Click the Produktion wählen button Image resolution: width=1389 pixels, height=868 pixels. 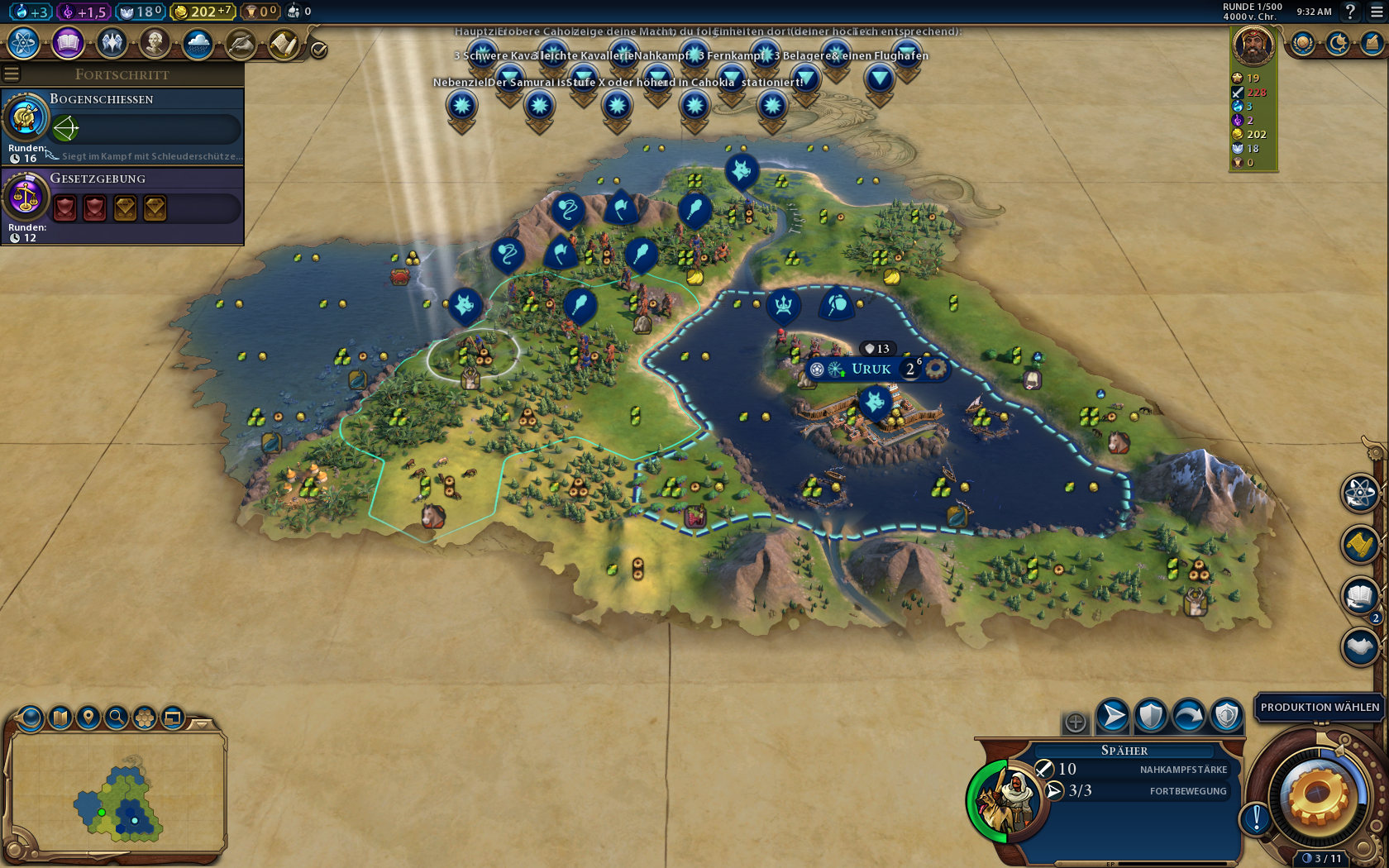click(1320, 708)
